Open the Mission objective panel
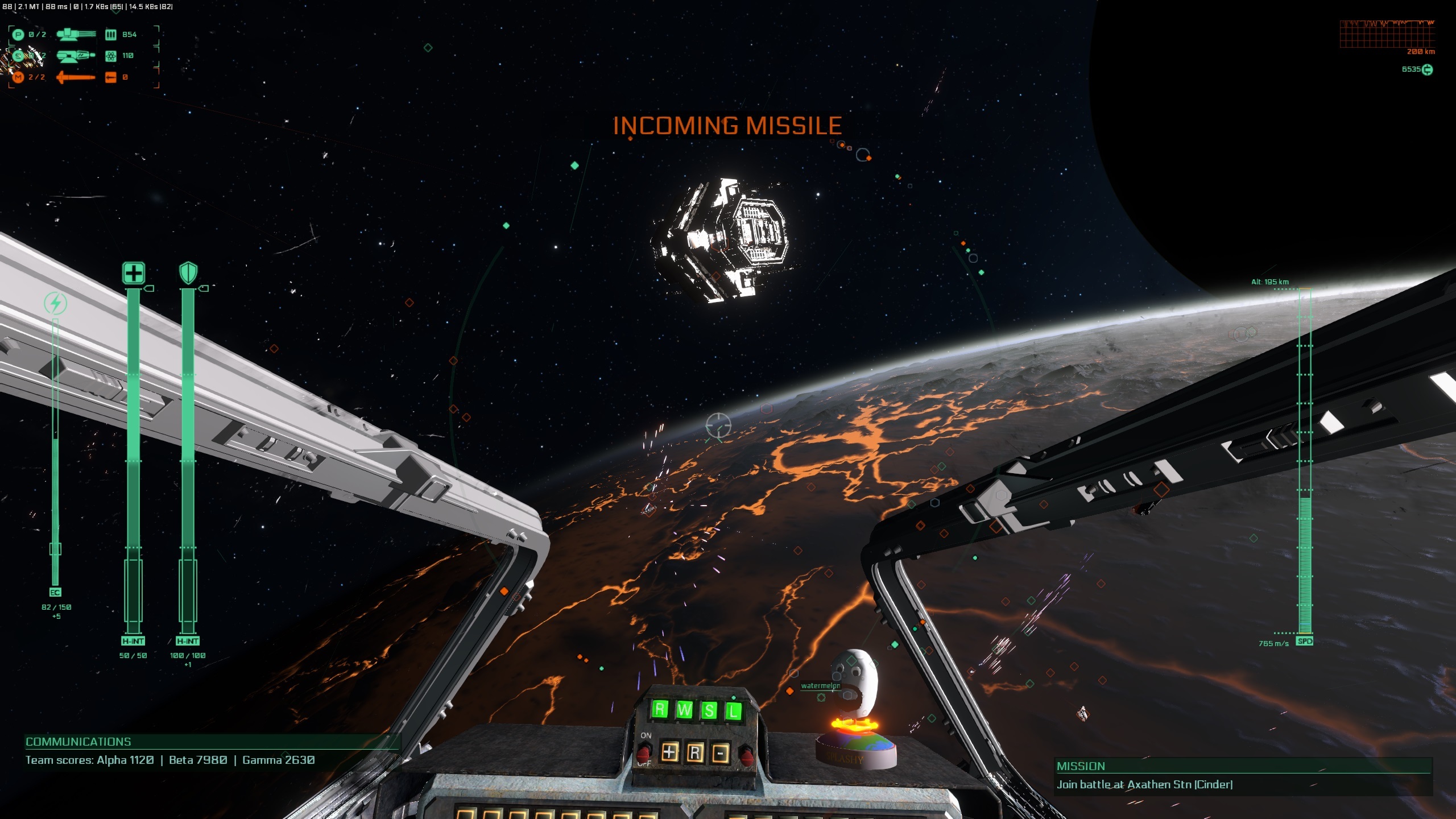The image size is (1456, 819). click(x=1081, y=766)
